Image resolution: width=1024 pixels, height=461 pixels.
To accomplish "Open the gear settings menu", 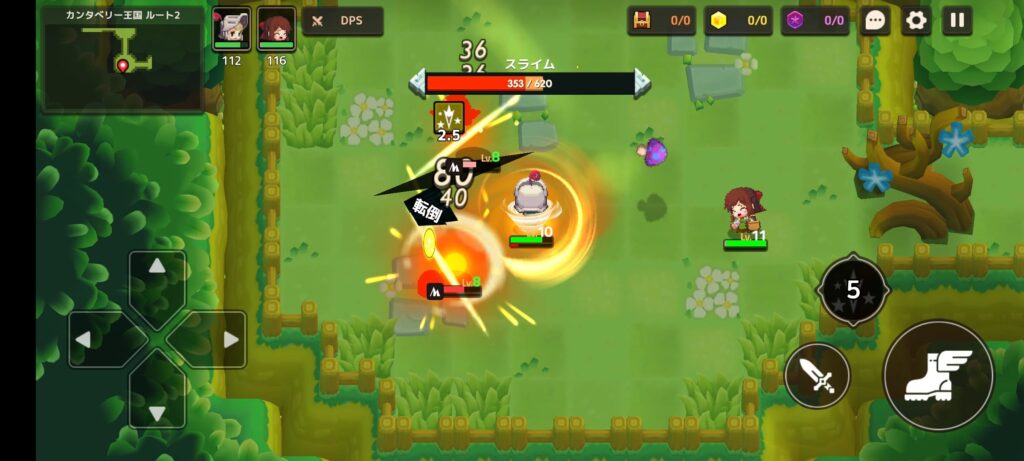I will pyautogui.click(x=916, y=20).
